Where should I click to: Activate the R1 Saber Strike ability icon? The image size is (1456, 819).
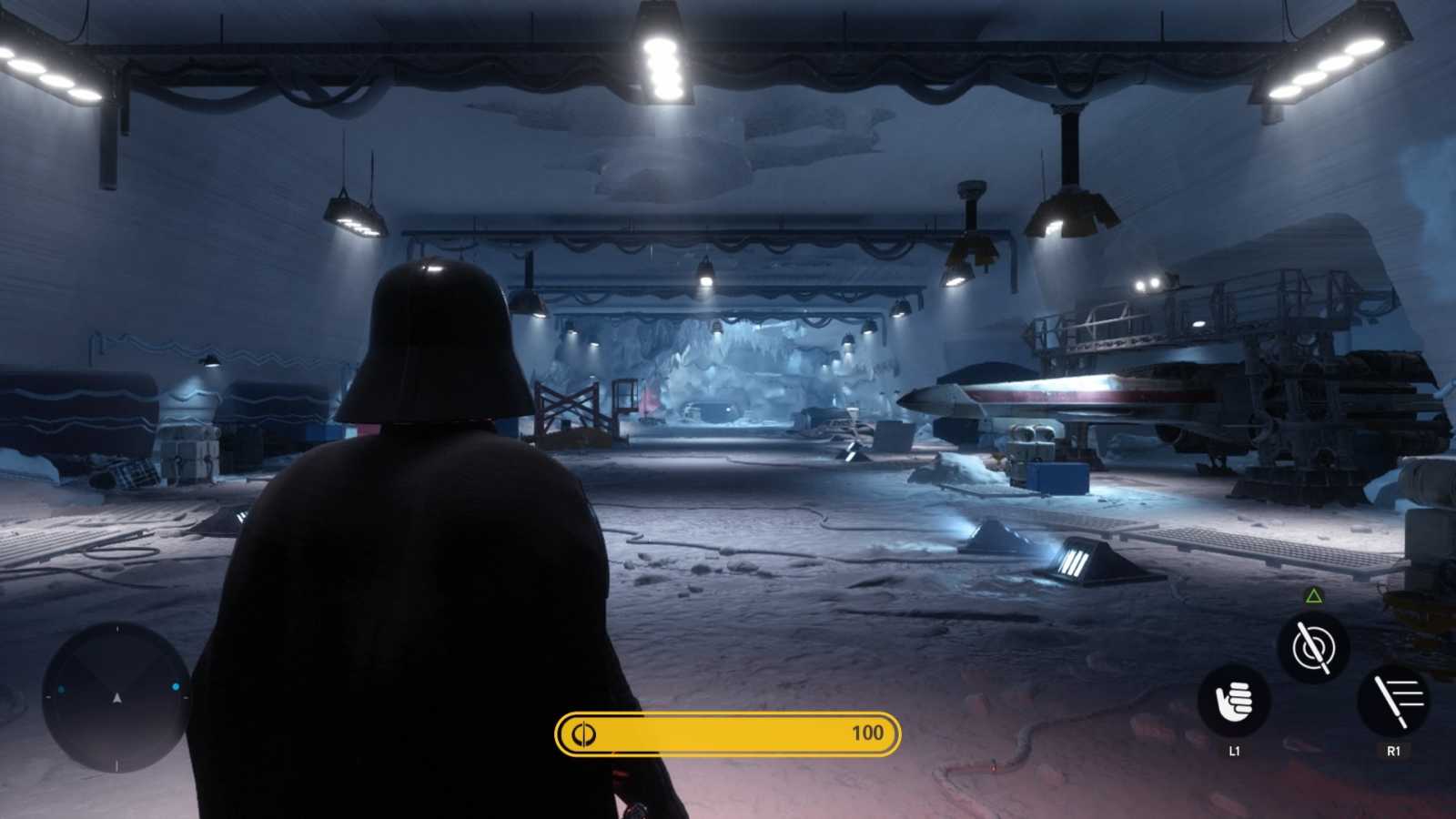point(1395,701)
